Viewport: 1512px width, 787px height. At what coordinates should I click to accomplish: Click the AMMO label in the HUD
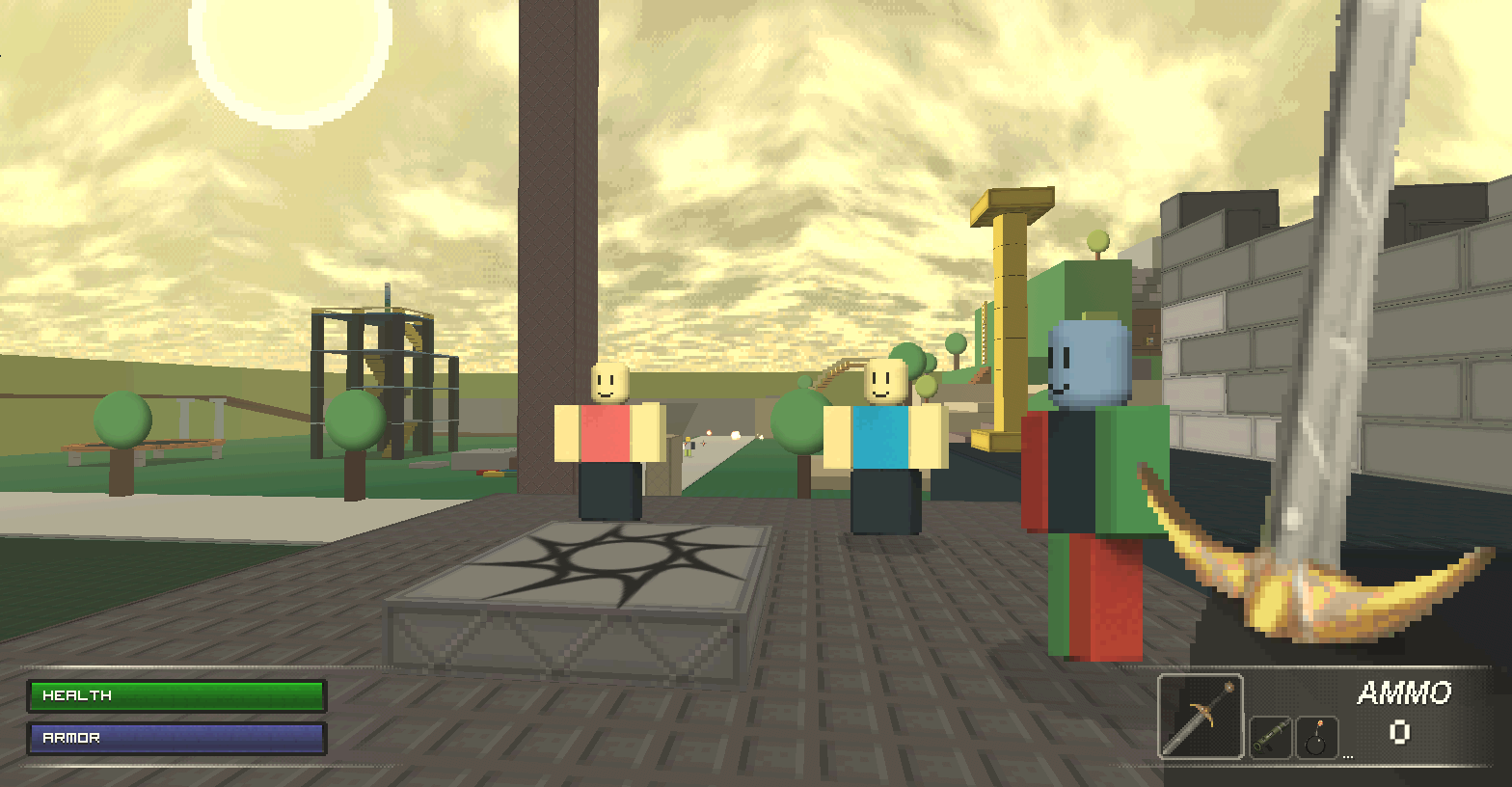1404,692
